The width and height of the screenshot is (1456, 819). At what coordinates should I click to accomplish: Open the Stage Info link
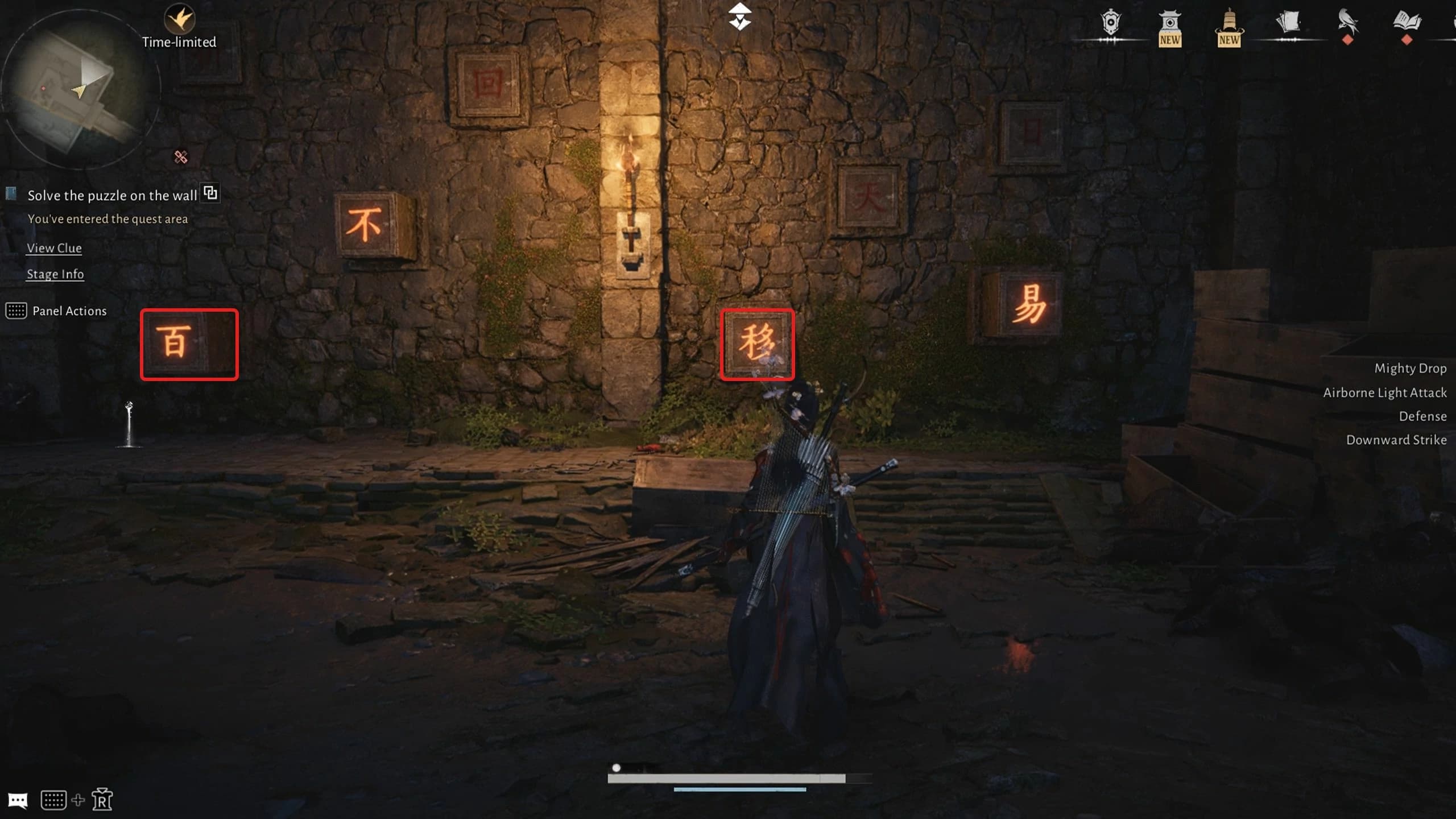point(55,274)
